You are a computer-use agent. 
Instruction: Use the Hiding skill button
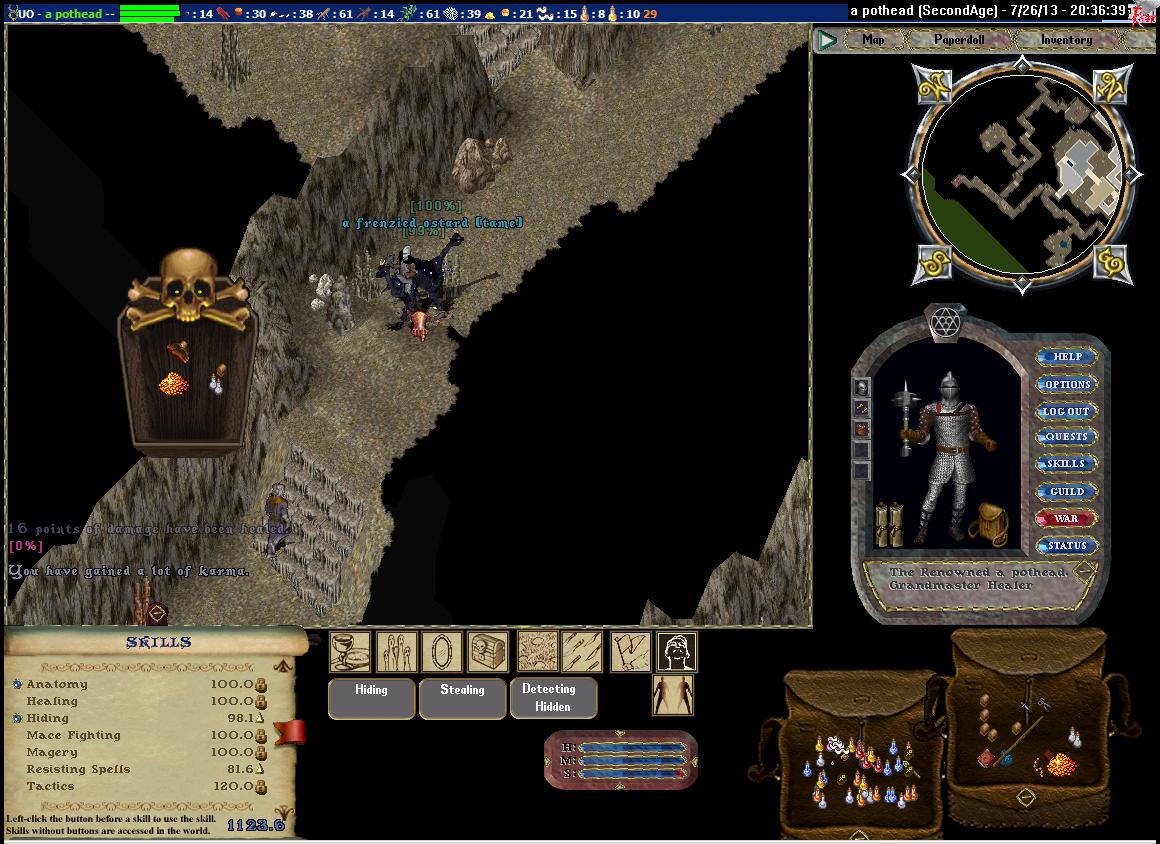pos(371,697)
